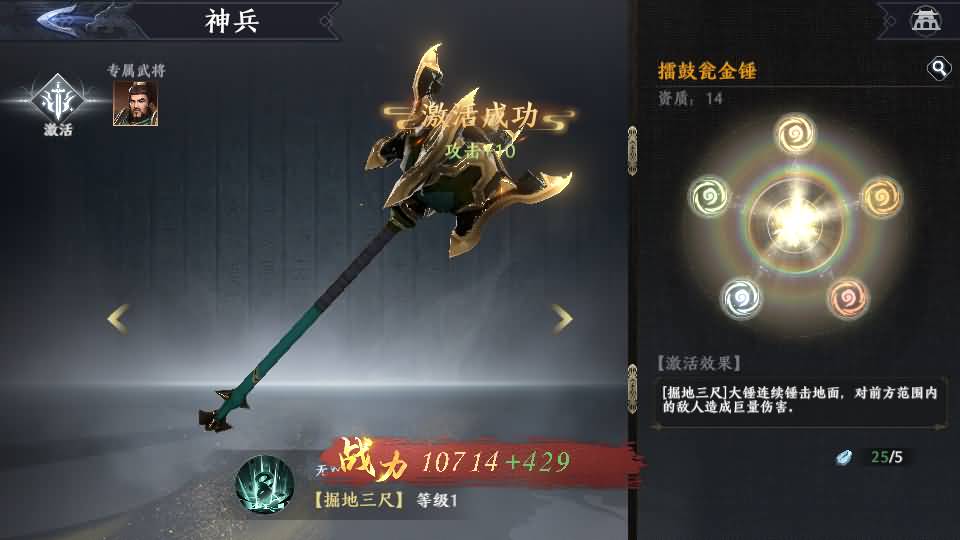Activate the glowing center core orb

[x=794, y=218]
